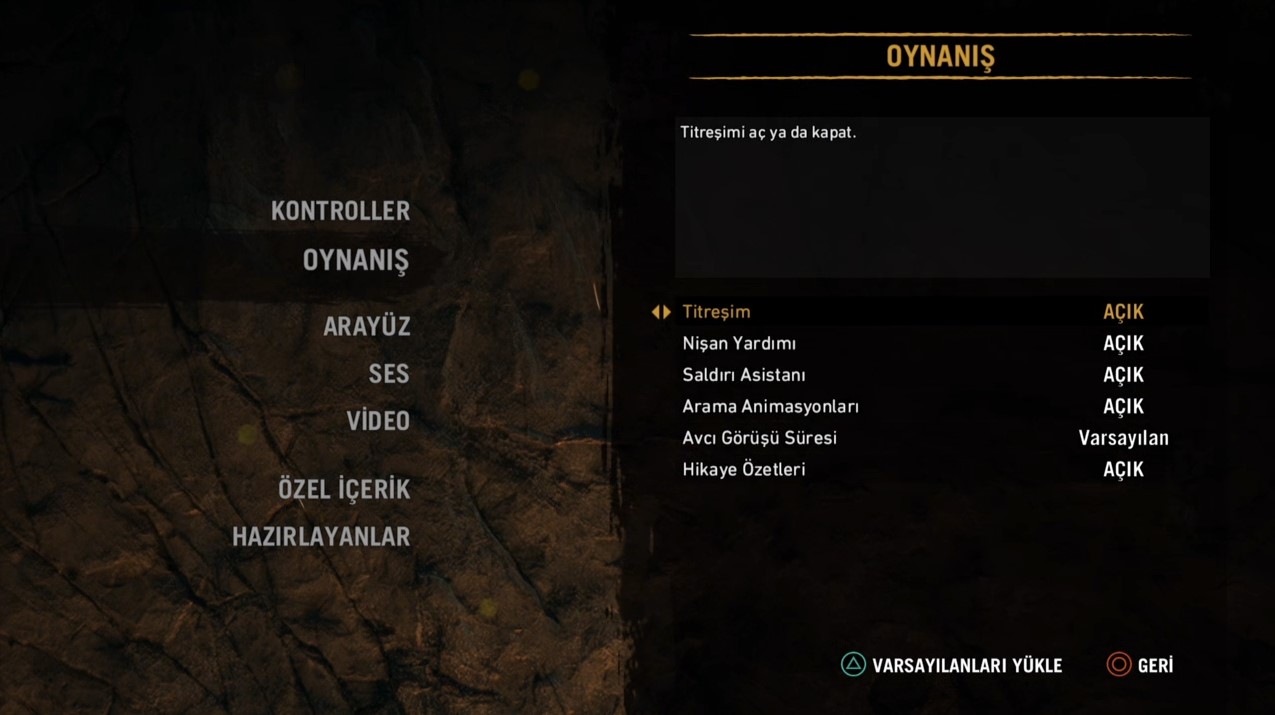Viewport: 1275px width, 715px height.
Task: Click the arrows beside Titreşim
Action: click(661, 312)
